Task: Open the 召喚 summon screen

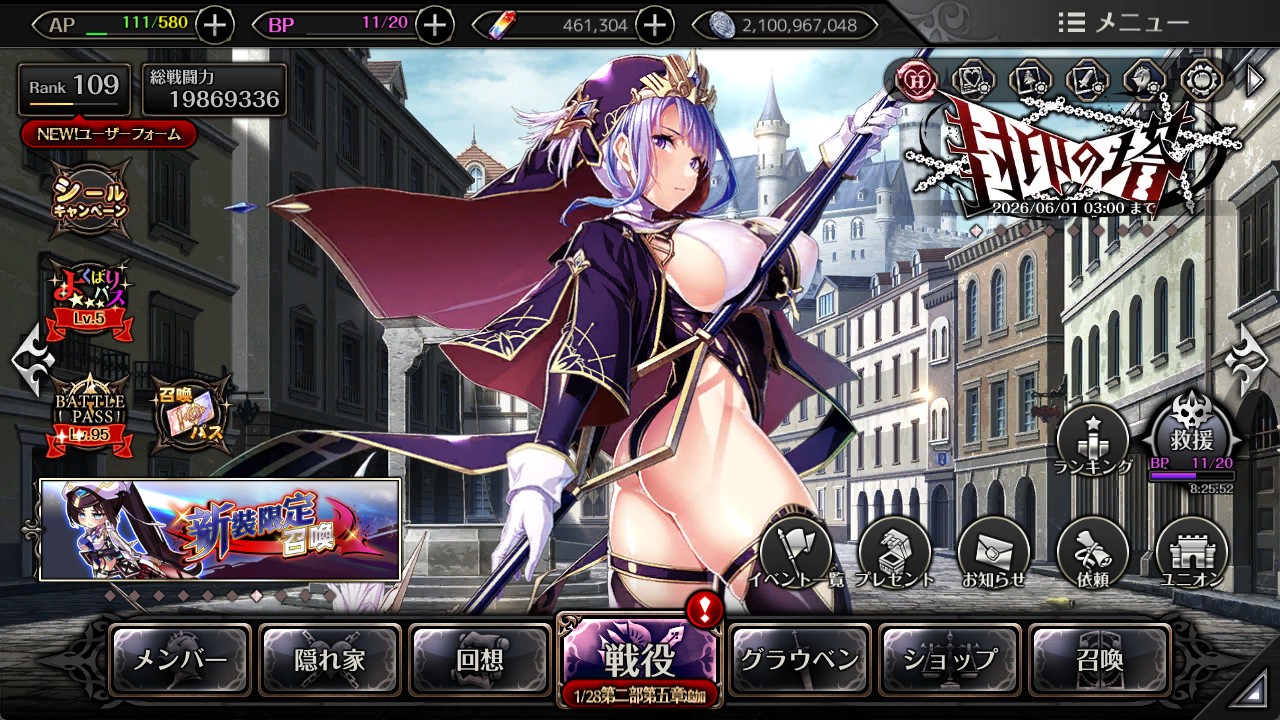Action: pos(1099,660)
